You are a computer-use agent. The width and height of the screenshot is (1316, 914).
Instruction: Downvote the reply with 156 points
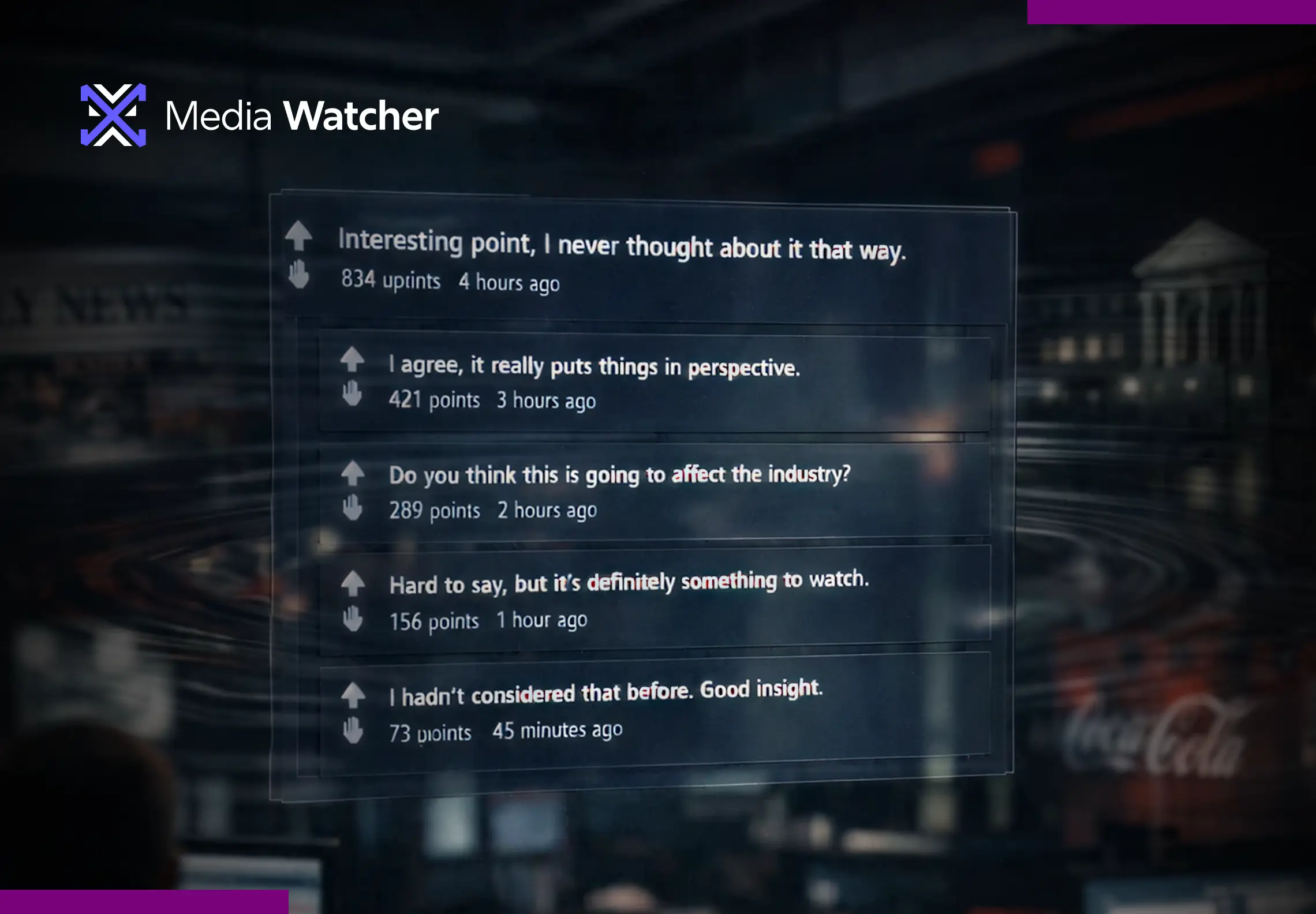coord(353,619)
